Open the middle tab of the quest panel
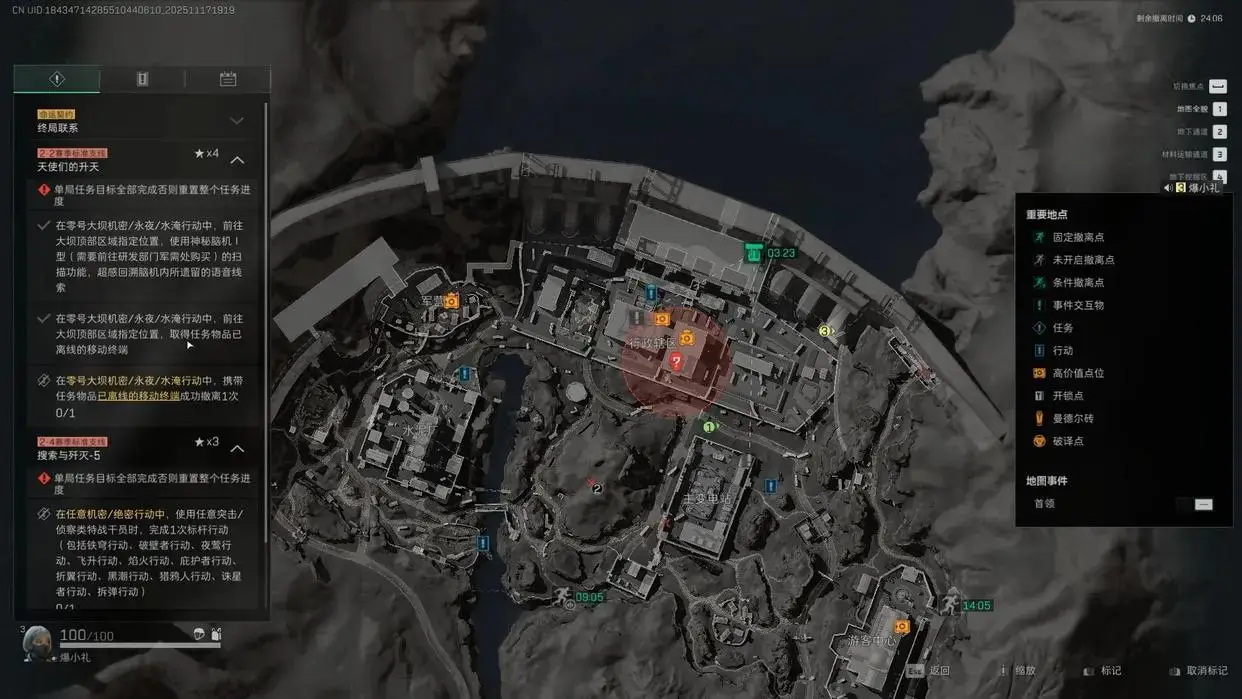Image resolution: width=1242 pixels, height=699 pixels. 142,79
